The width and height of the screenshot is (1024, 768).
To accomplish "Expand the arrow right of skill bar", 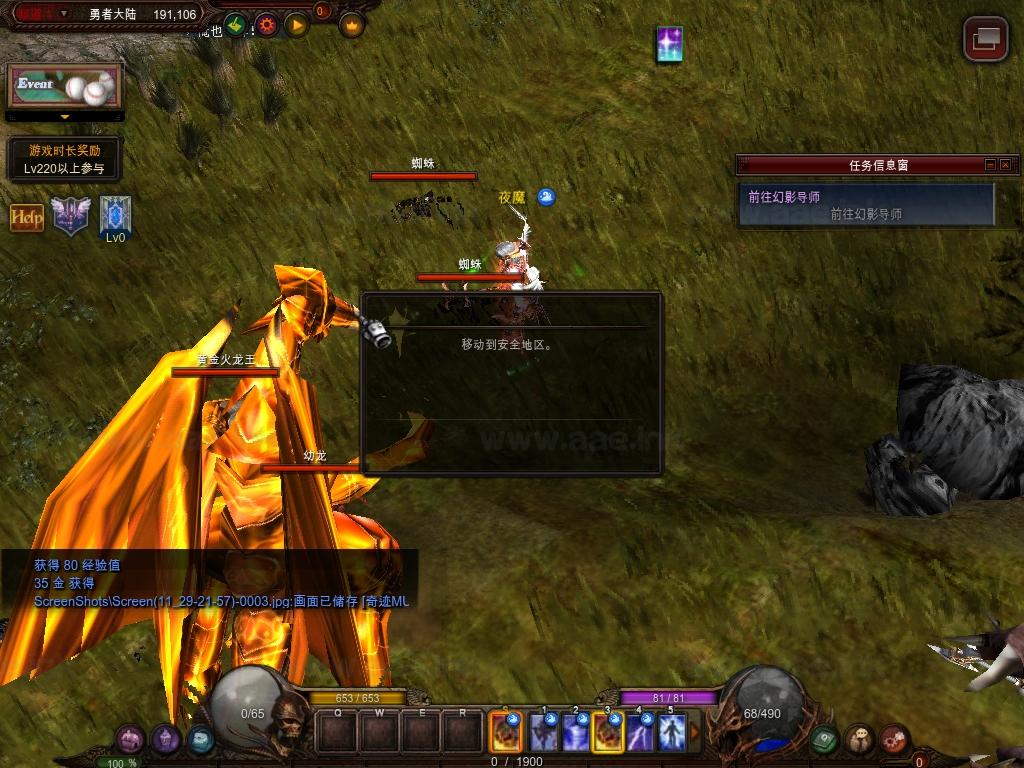I will (695, 733).
